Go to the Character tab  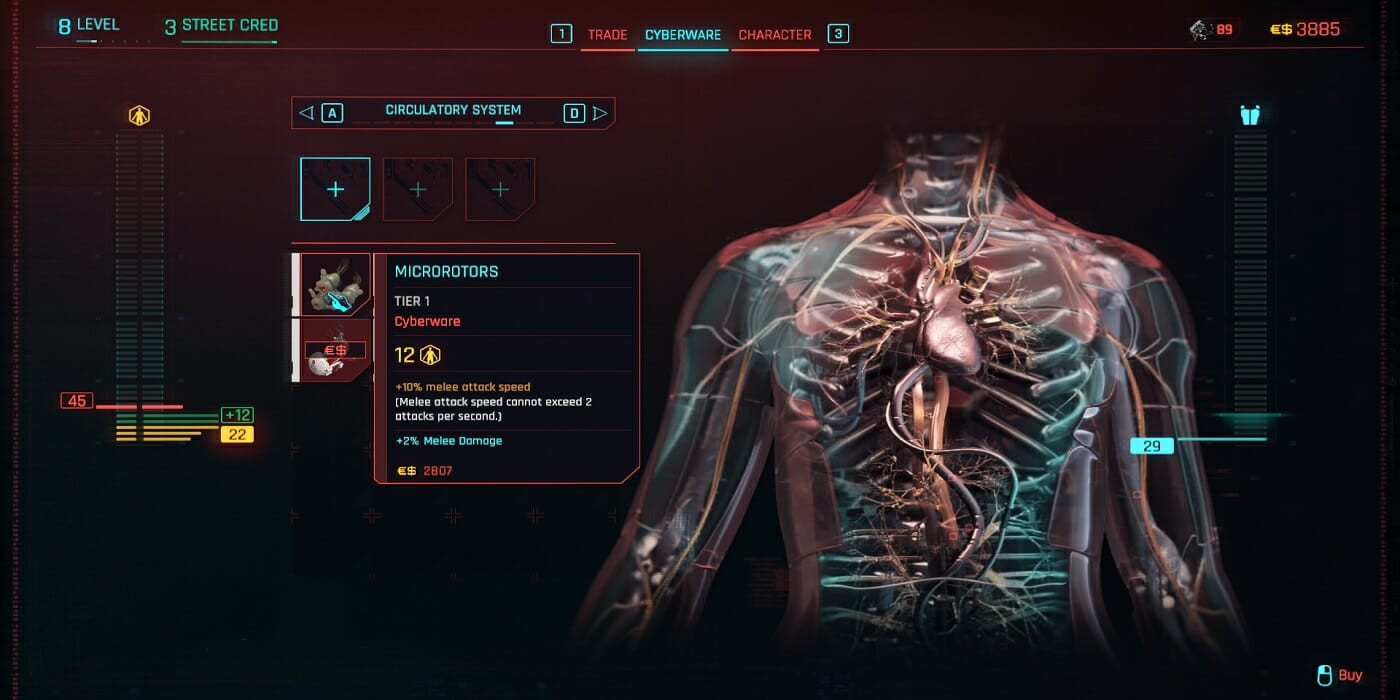tap(775, 35)
